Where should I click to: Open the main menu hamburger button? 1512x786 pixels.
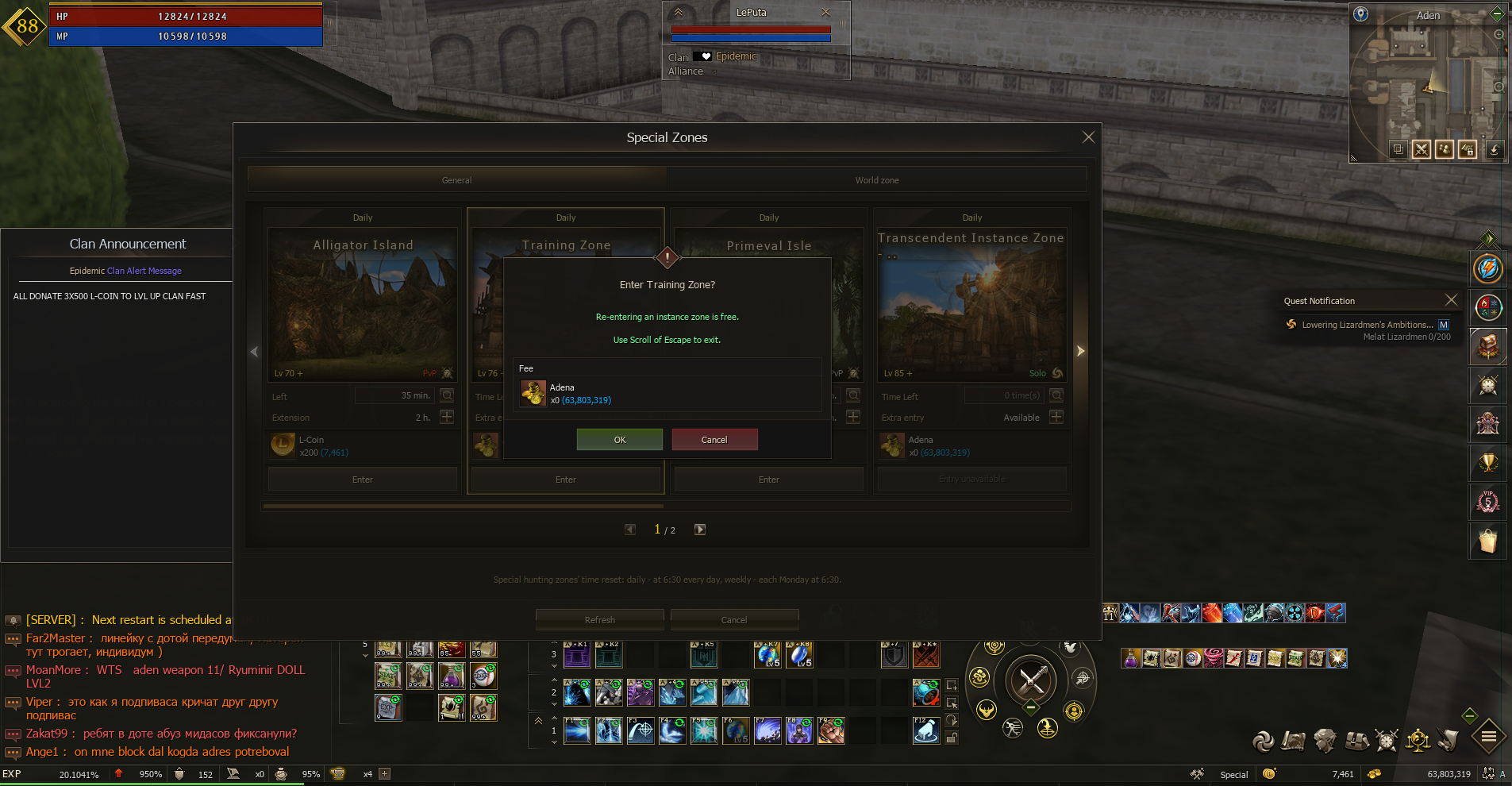coord(1489,737)
